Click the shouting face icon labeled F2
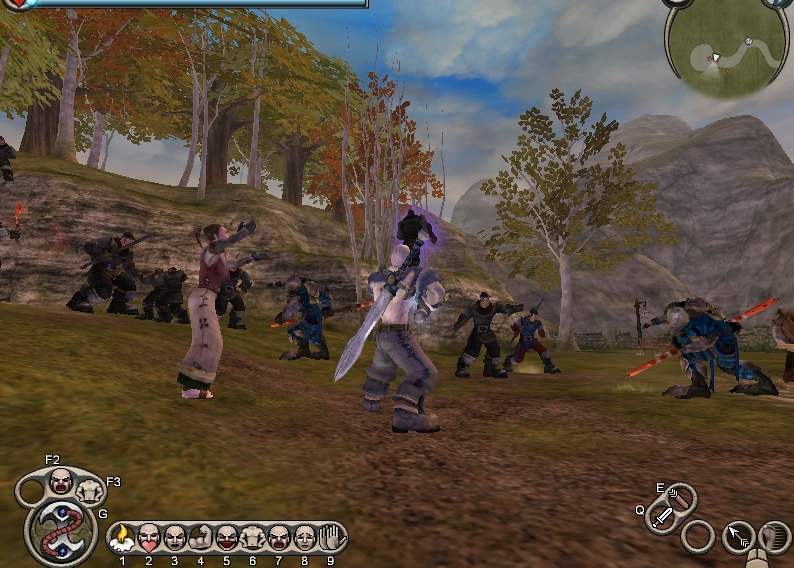The image size is (794, 568). [61, 481]
